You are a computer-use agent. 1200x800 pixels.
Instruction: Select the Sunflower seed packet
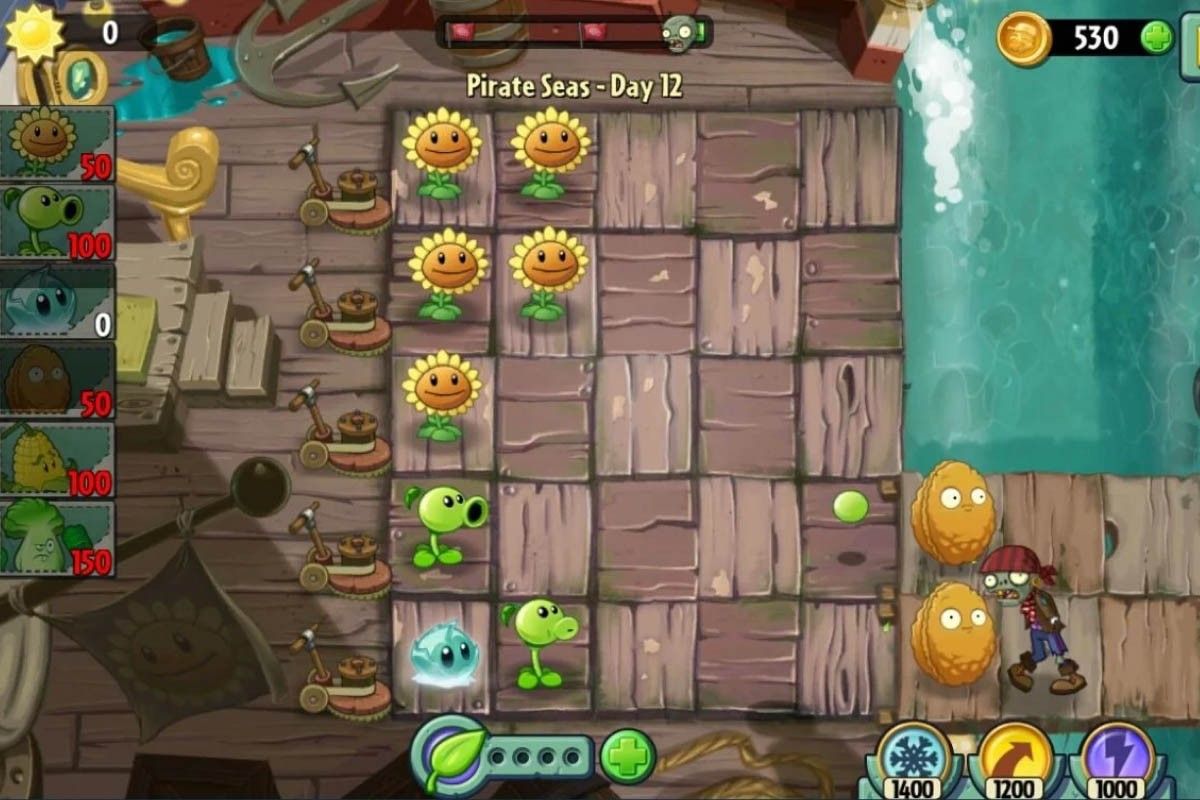(57, 143)
